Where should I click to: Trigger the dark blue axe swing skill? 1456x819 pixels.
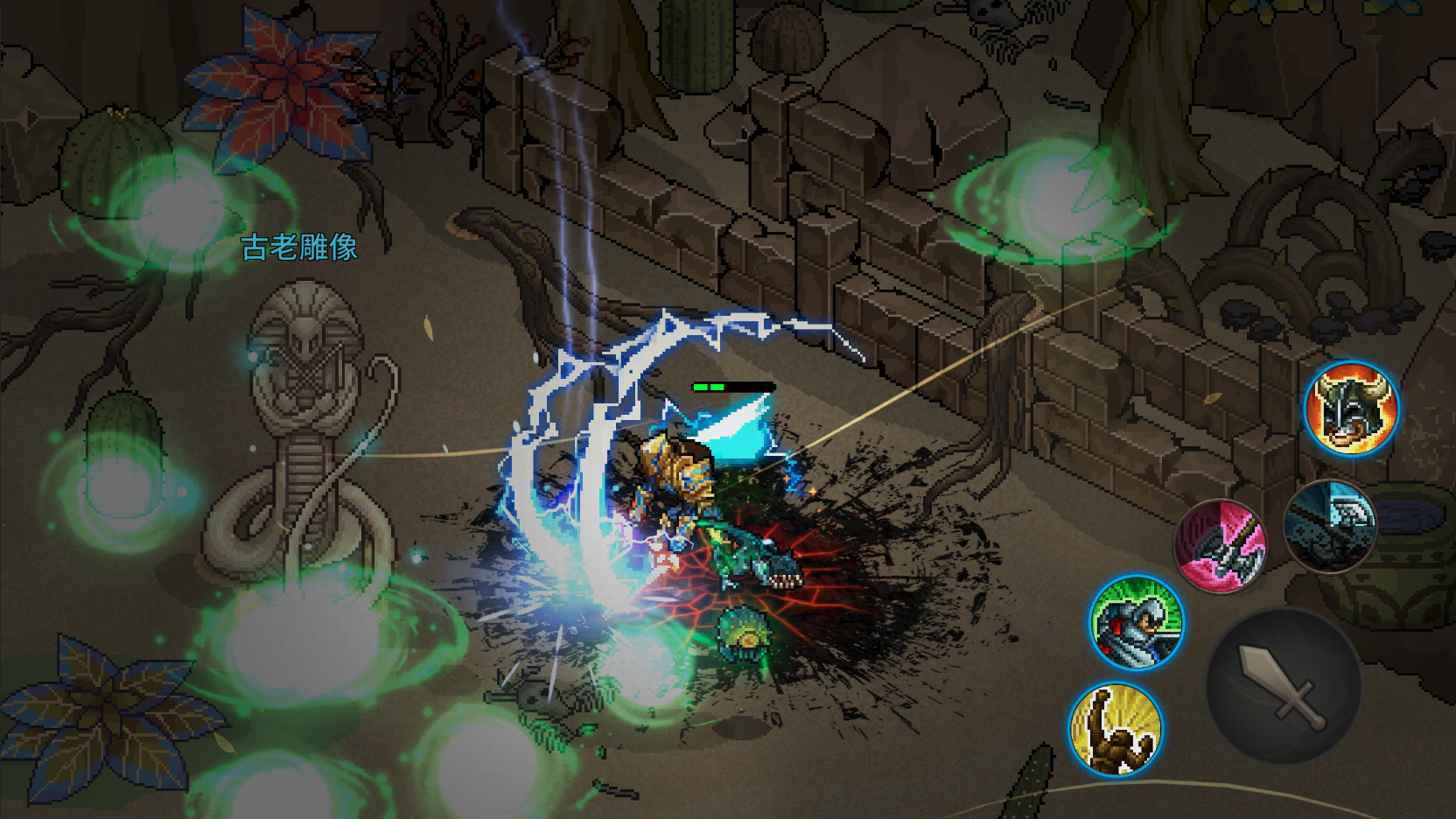tap(1330, 526)
